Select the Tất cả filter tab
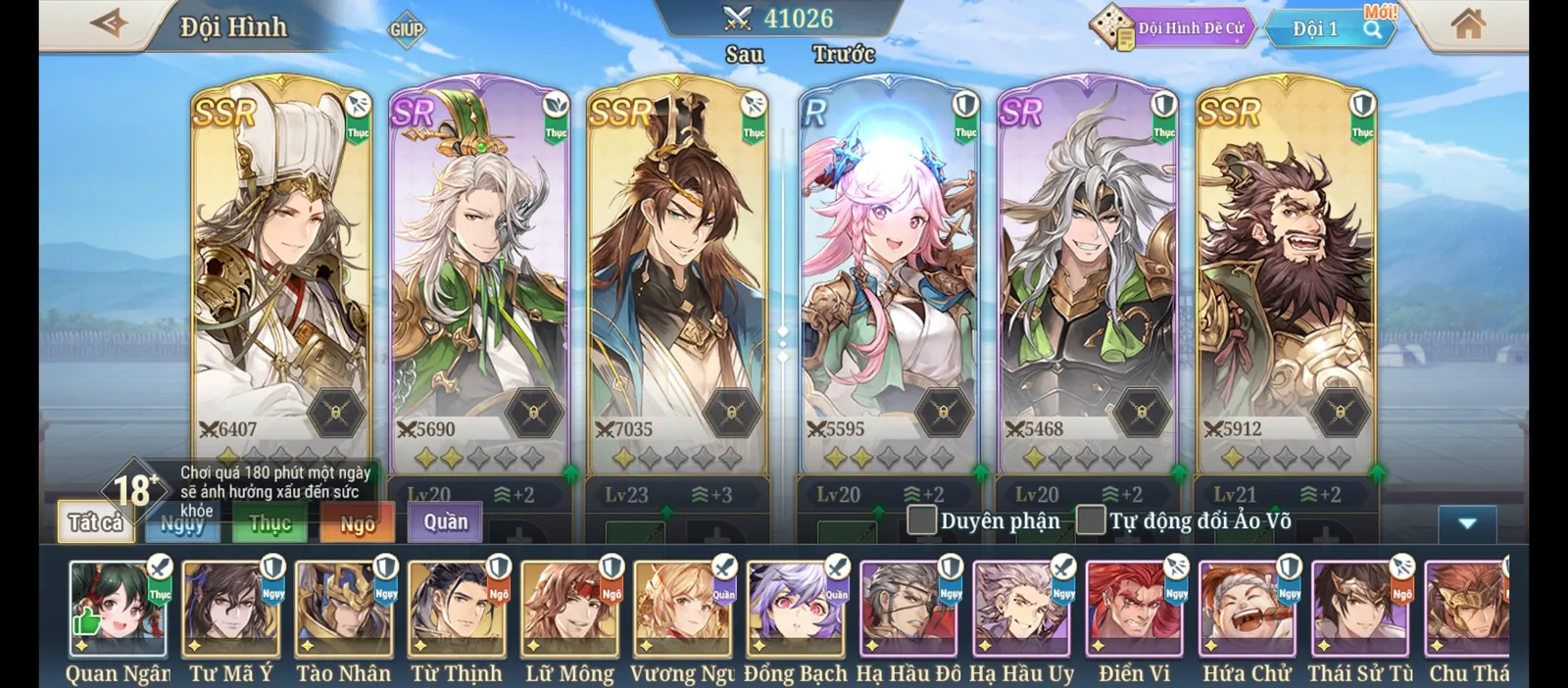Image resolution: width=1568 pixels, height=688 pixels. point(95,523)
